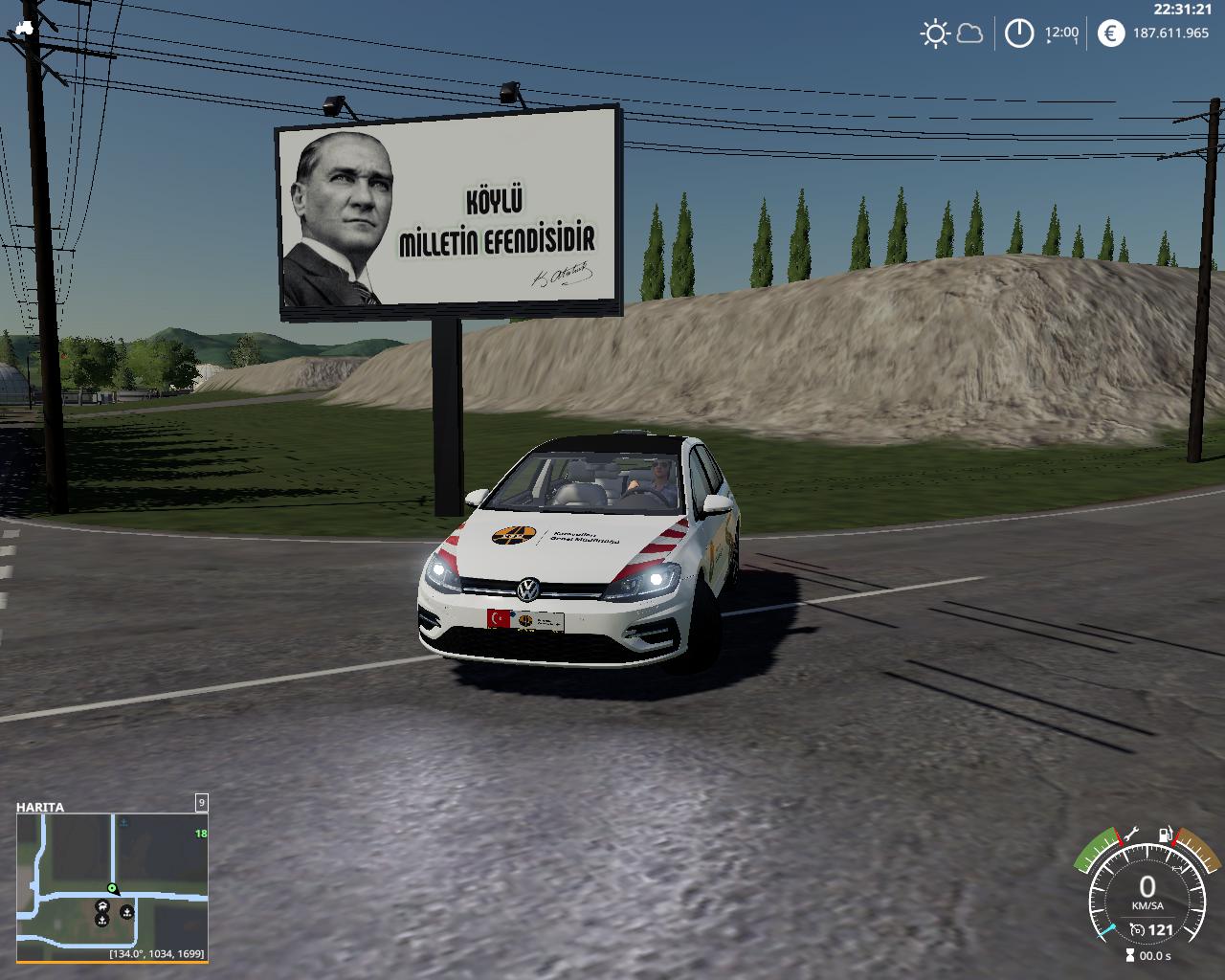Click the cloud forecast icon
The height and width of the screenshot is (980, 1225).
coord(969,34)
